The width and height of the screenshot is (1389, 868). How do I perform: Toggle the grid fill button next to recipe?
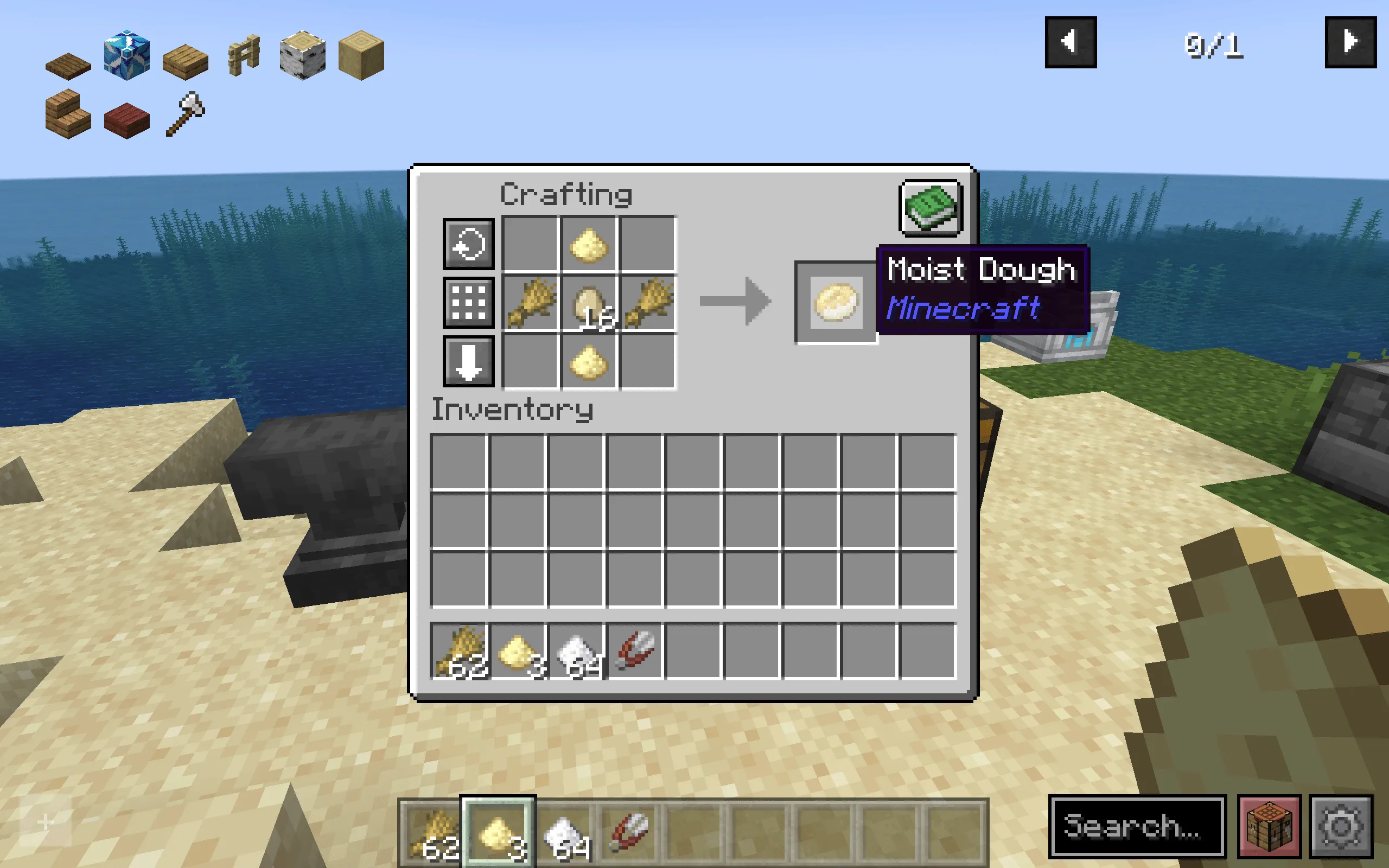pos(468,303)
